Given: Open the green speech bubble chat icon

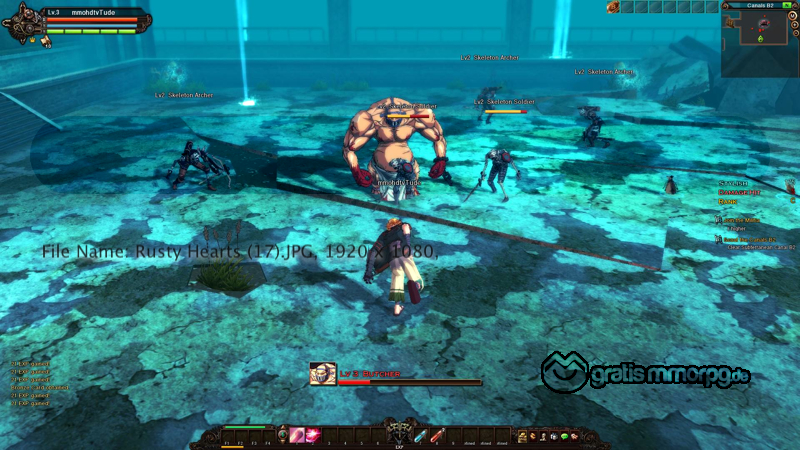Looking at the screenshot, I should [x=564, y=436].
